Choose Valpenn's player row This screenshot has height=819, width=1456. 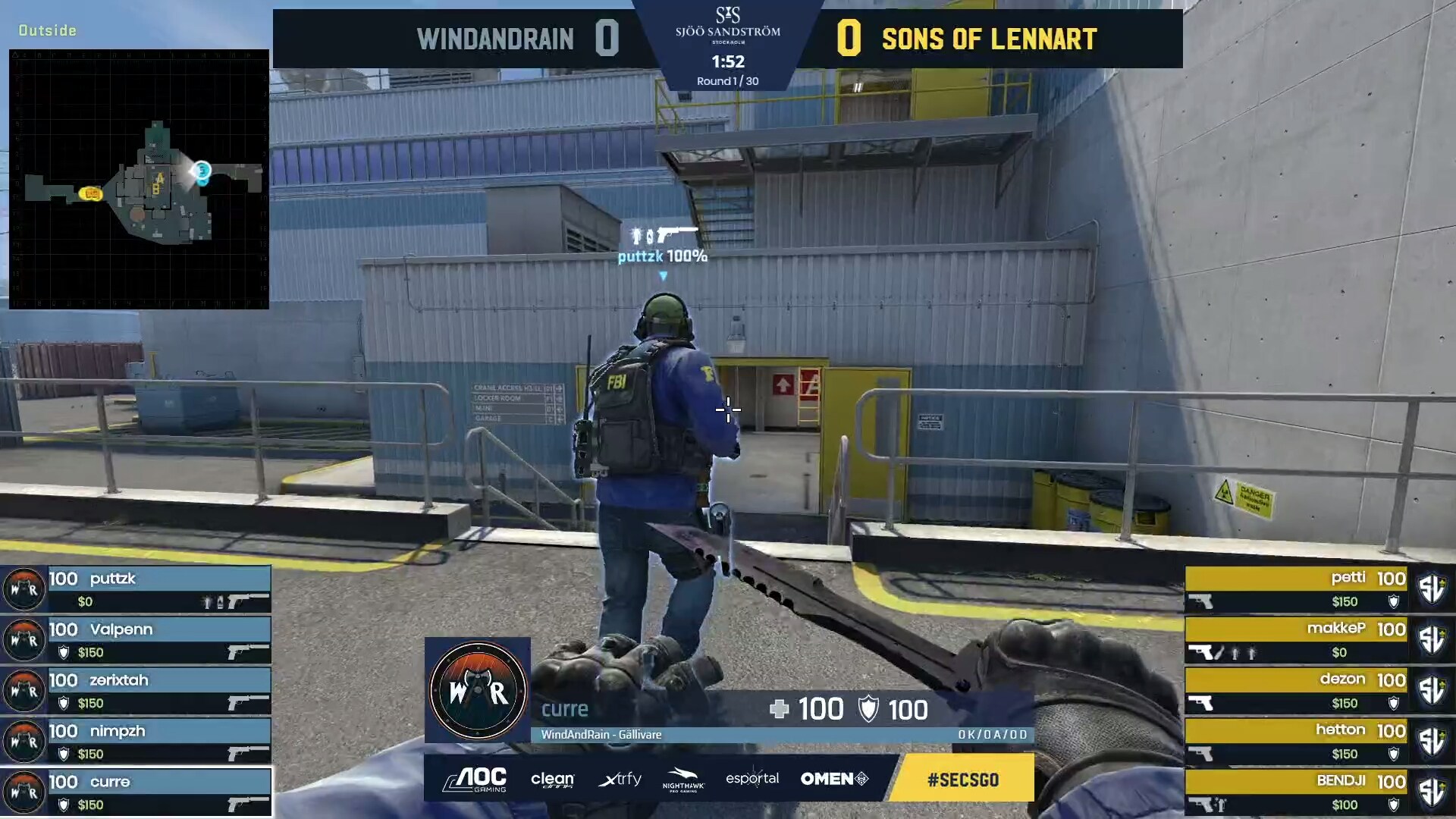tap(136, 640)
